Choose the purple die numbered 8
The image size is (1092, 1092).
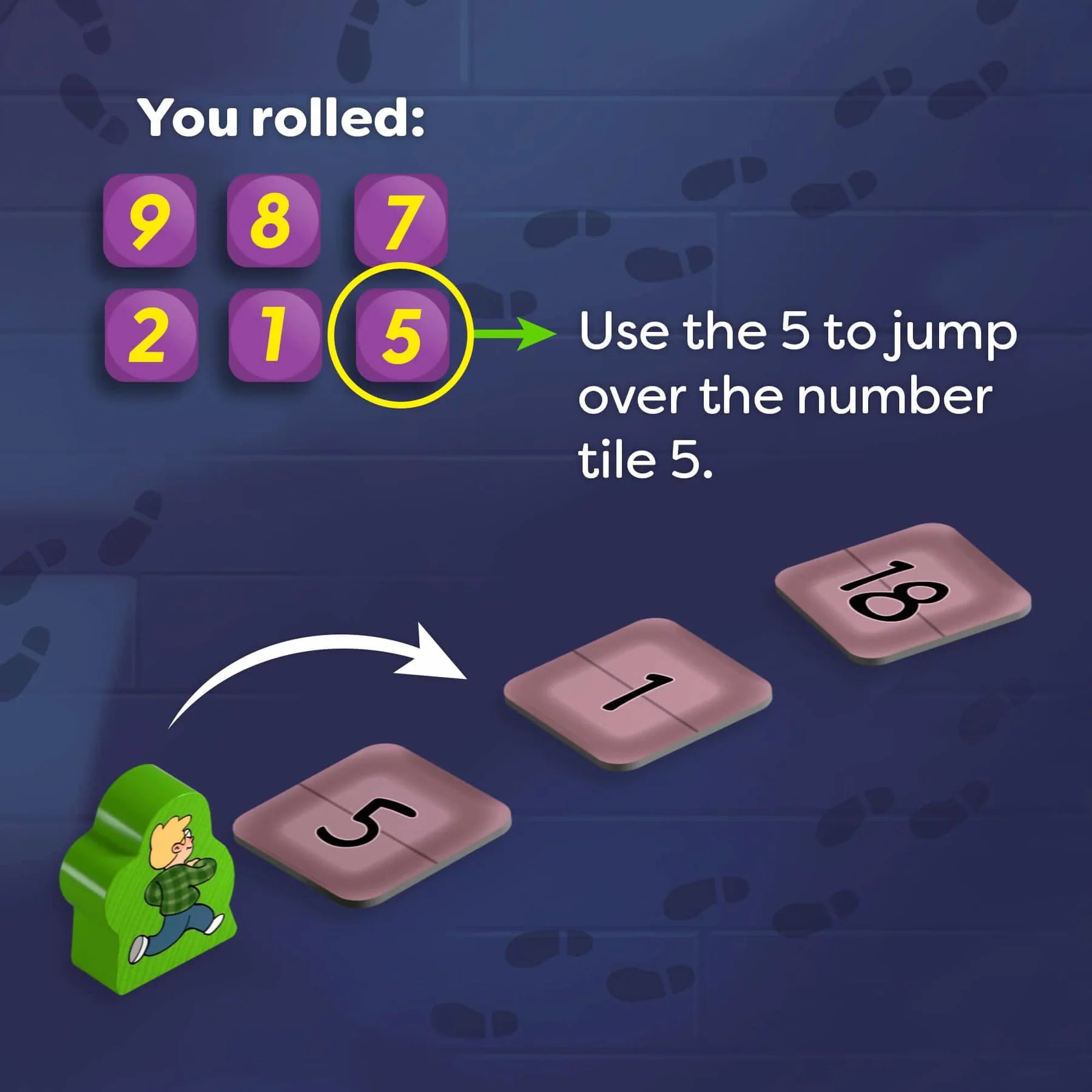tap(274, 221)
